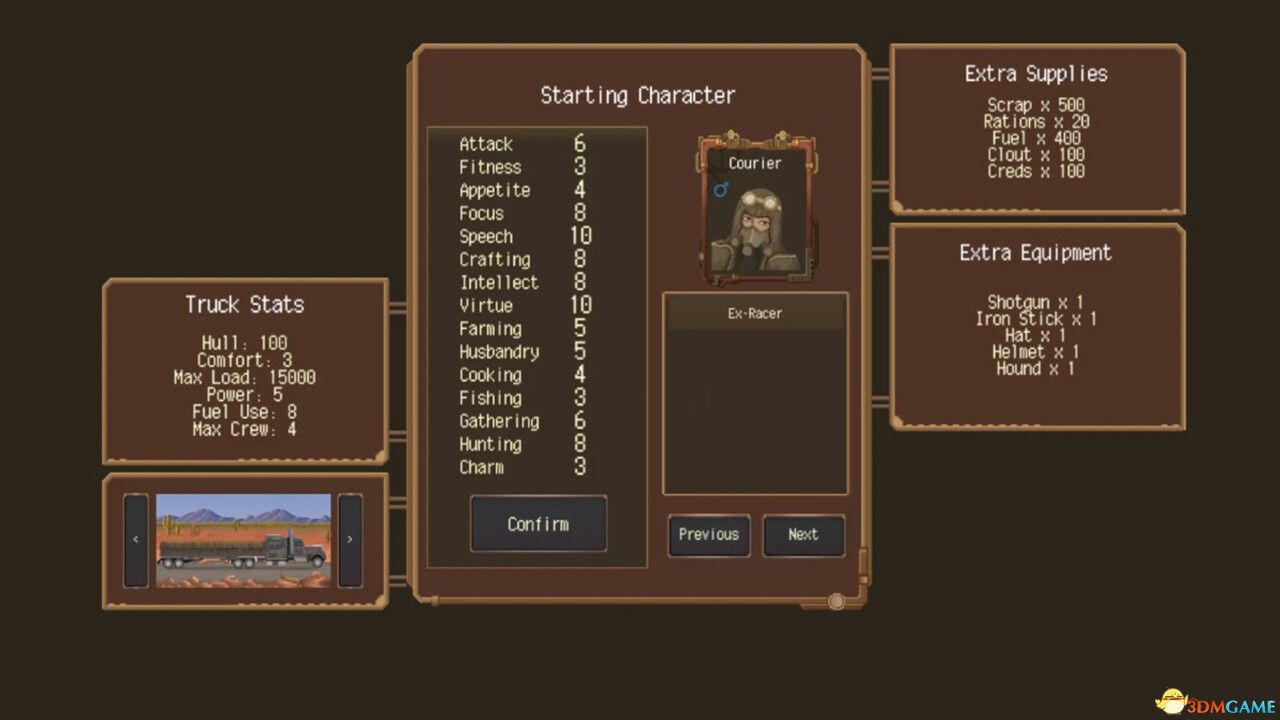Click the Starting Character title
Image resolution: width=1280 pixels, height=720 pixels.
638,95
